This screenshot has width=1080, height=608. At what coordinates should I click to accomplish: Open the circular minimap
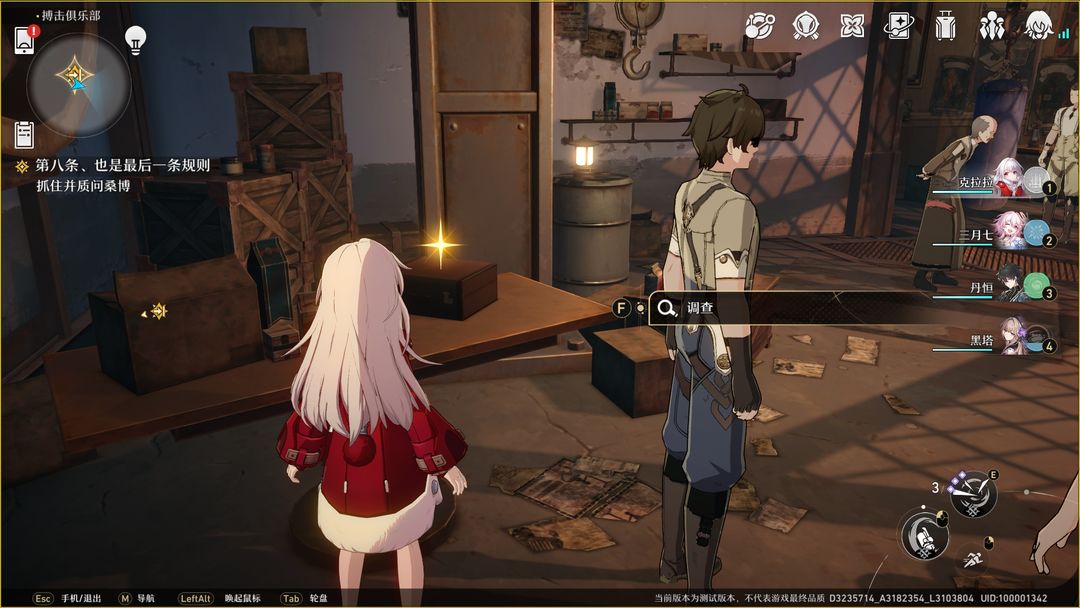(x=78, y=84)
